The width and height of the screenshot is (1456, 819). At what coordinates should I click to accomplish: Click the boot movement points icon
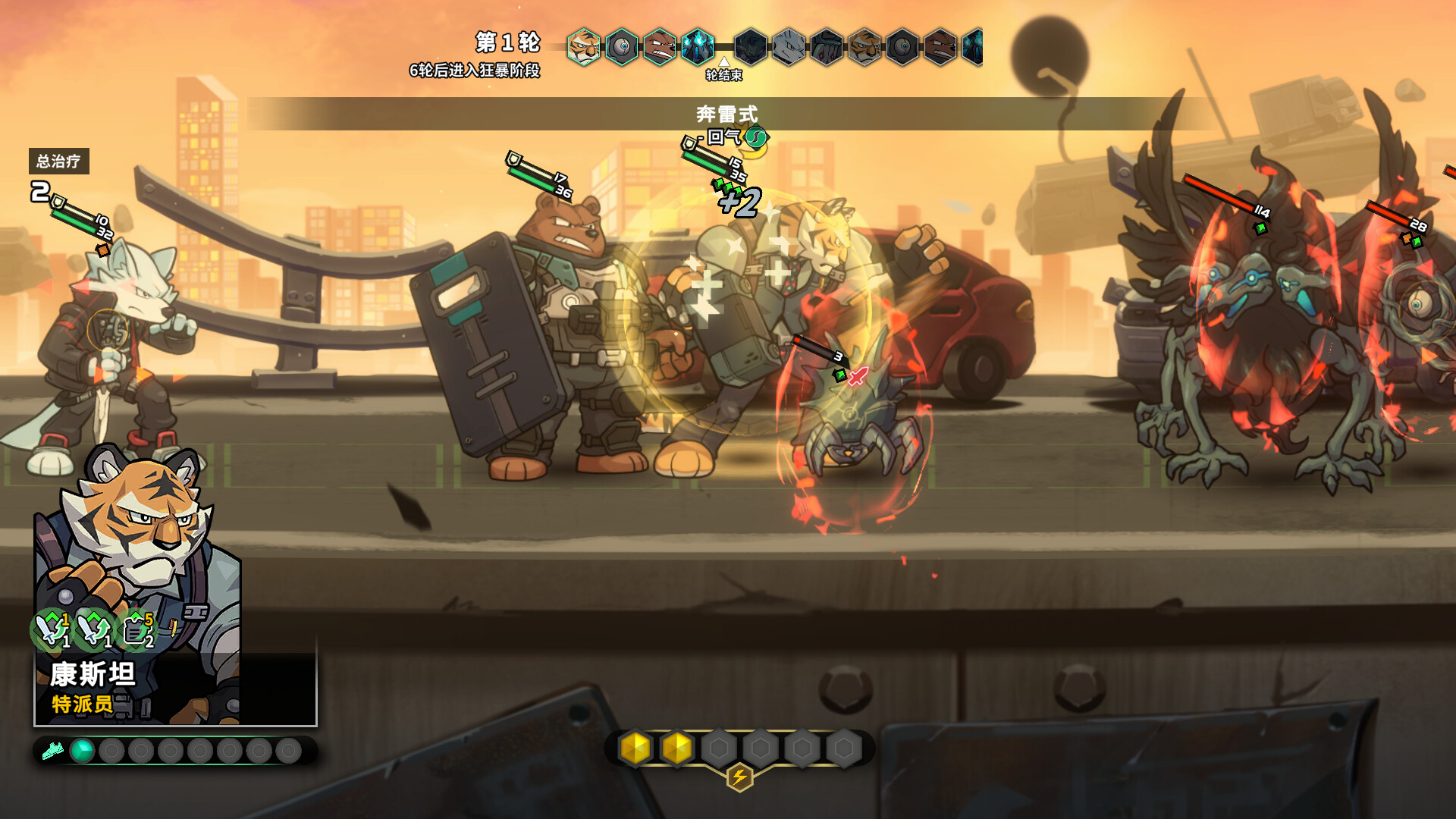coord(52,751)
